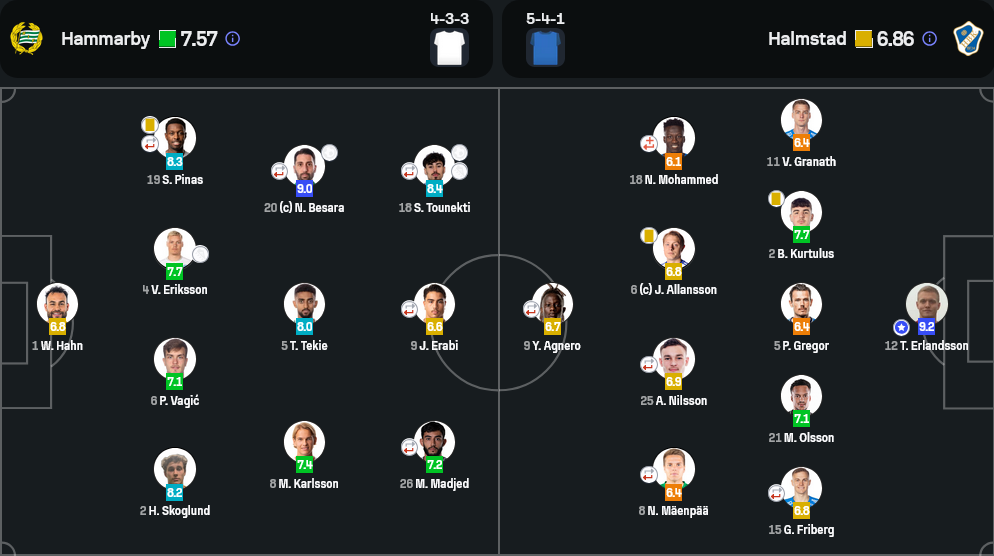Open M. Madjed's player card
This screenshot has height=556, width=994.
tap(434, 442)
